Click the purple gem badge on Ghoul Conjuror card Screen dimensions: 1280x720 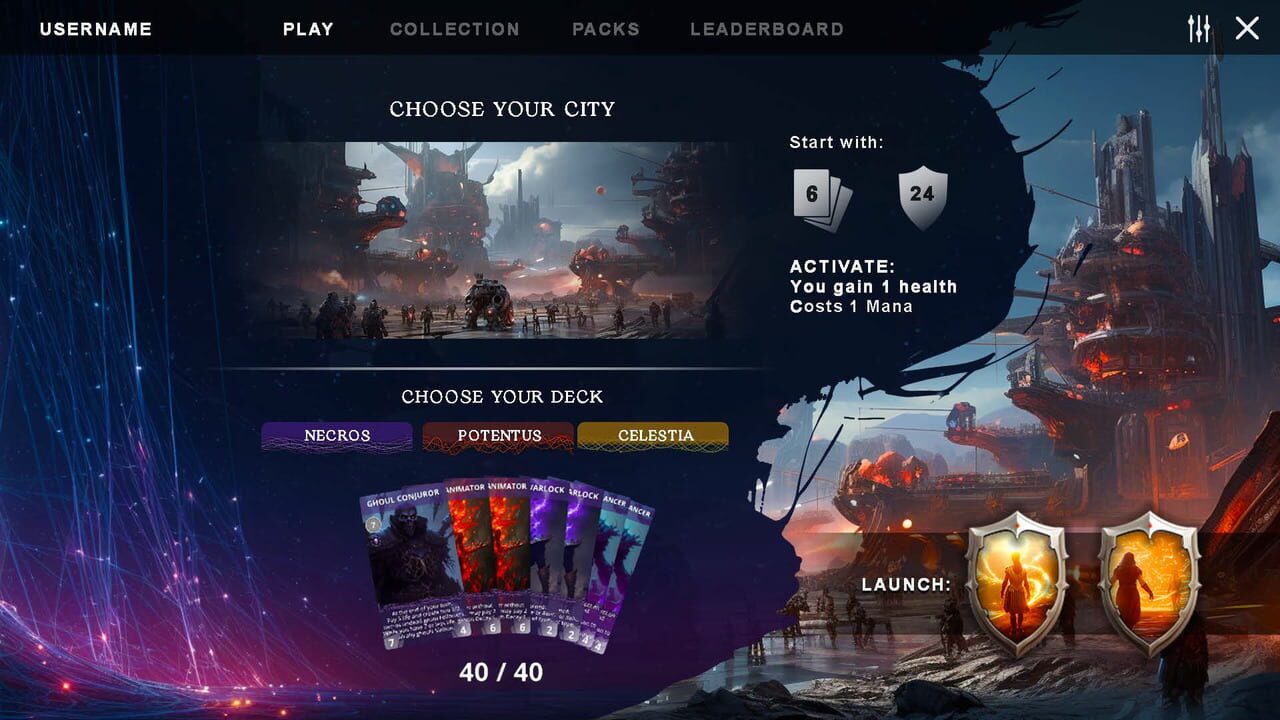point(375,540)
